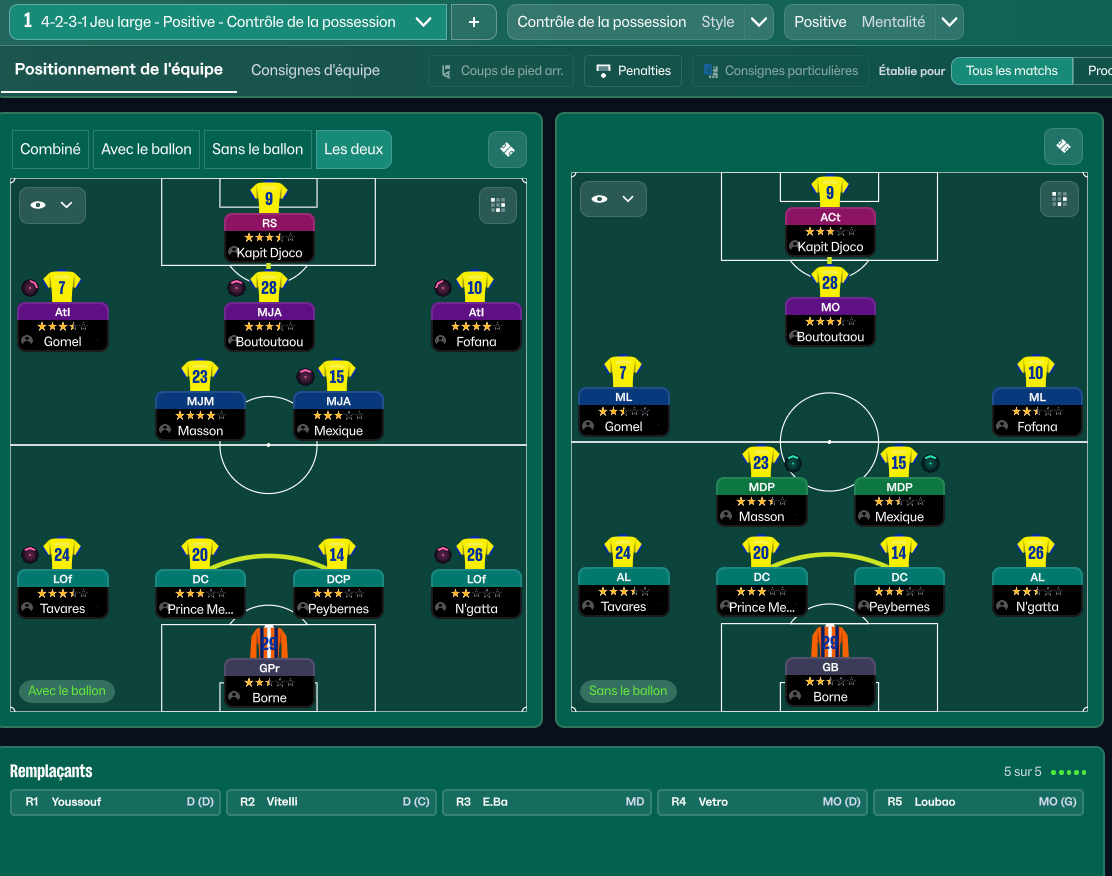
Task: Open the Penalties settings
Action: 633,71
